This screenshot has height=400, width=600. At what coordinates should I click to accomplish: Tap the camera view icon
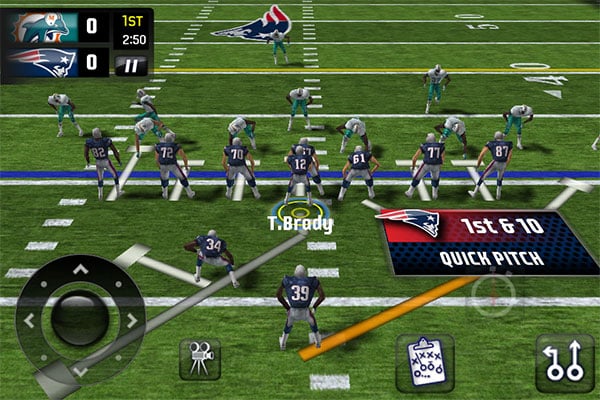pyautogui.click(x=200, y=359)
